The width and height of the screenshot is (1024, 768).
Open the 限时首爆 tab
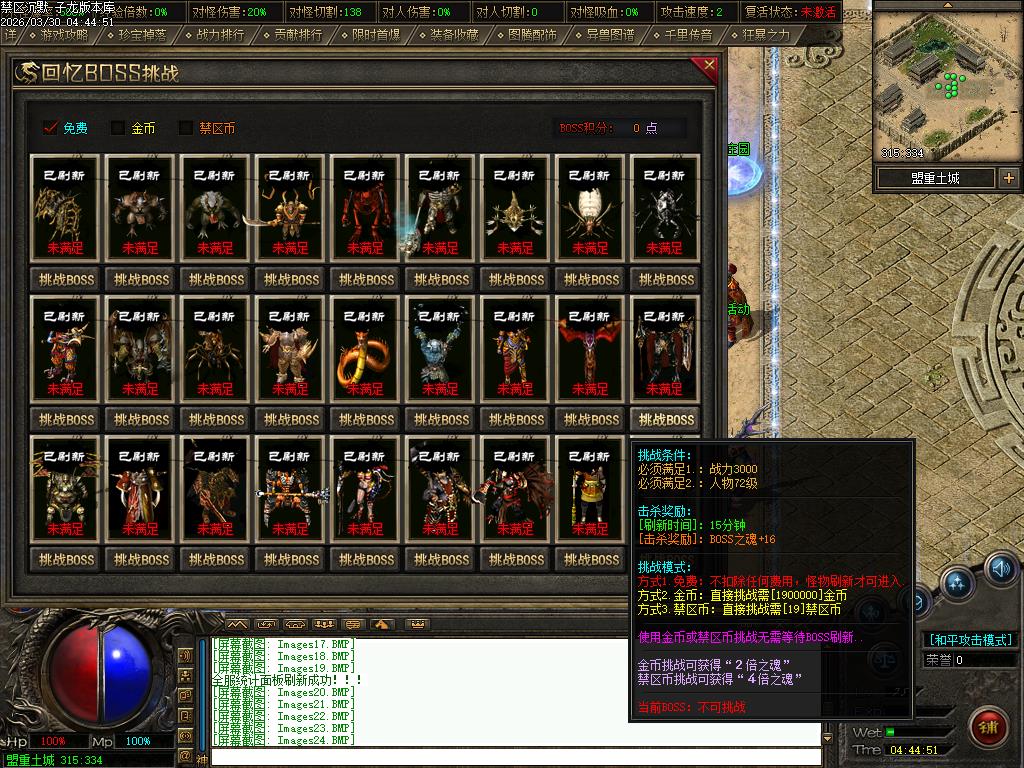point(376,35)
